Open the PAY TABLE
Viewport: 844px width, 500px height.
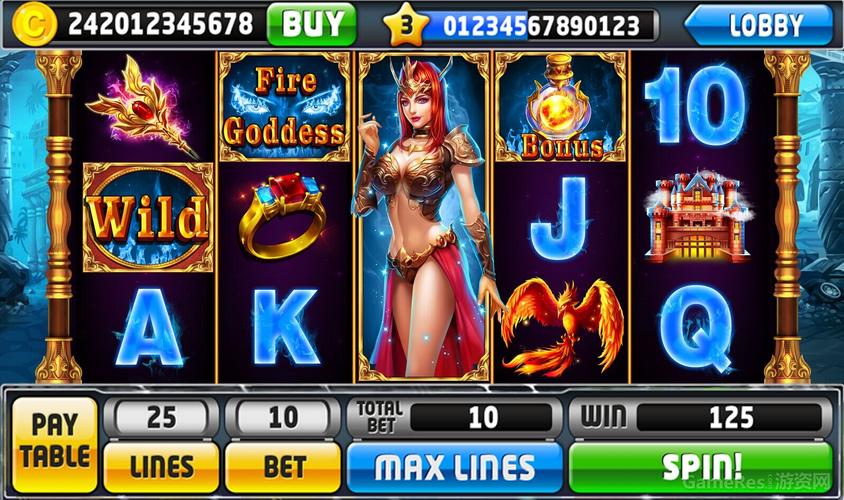pos(55,443)
